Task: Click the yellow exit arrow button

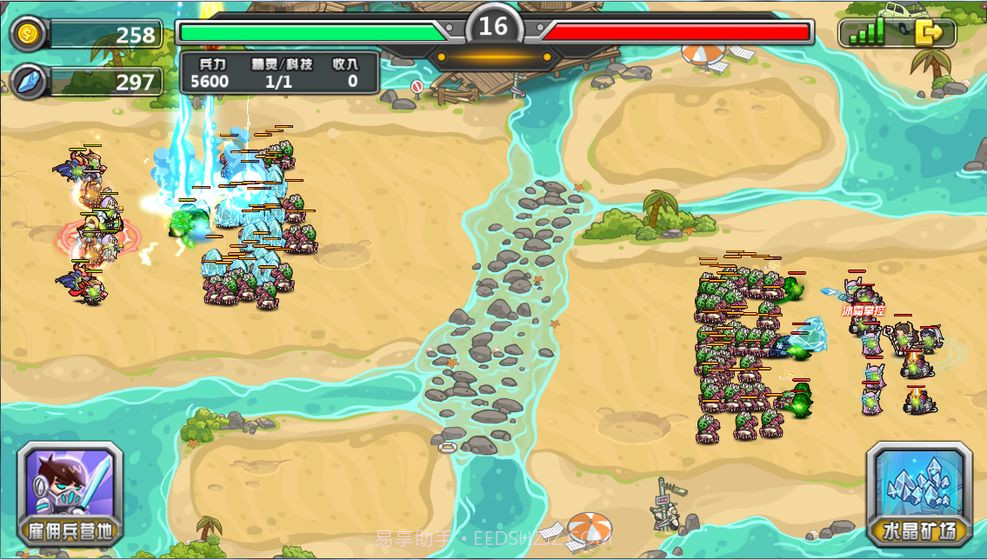Action: click(930, 33)
